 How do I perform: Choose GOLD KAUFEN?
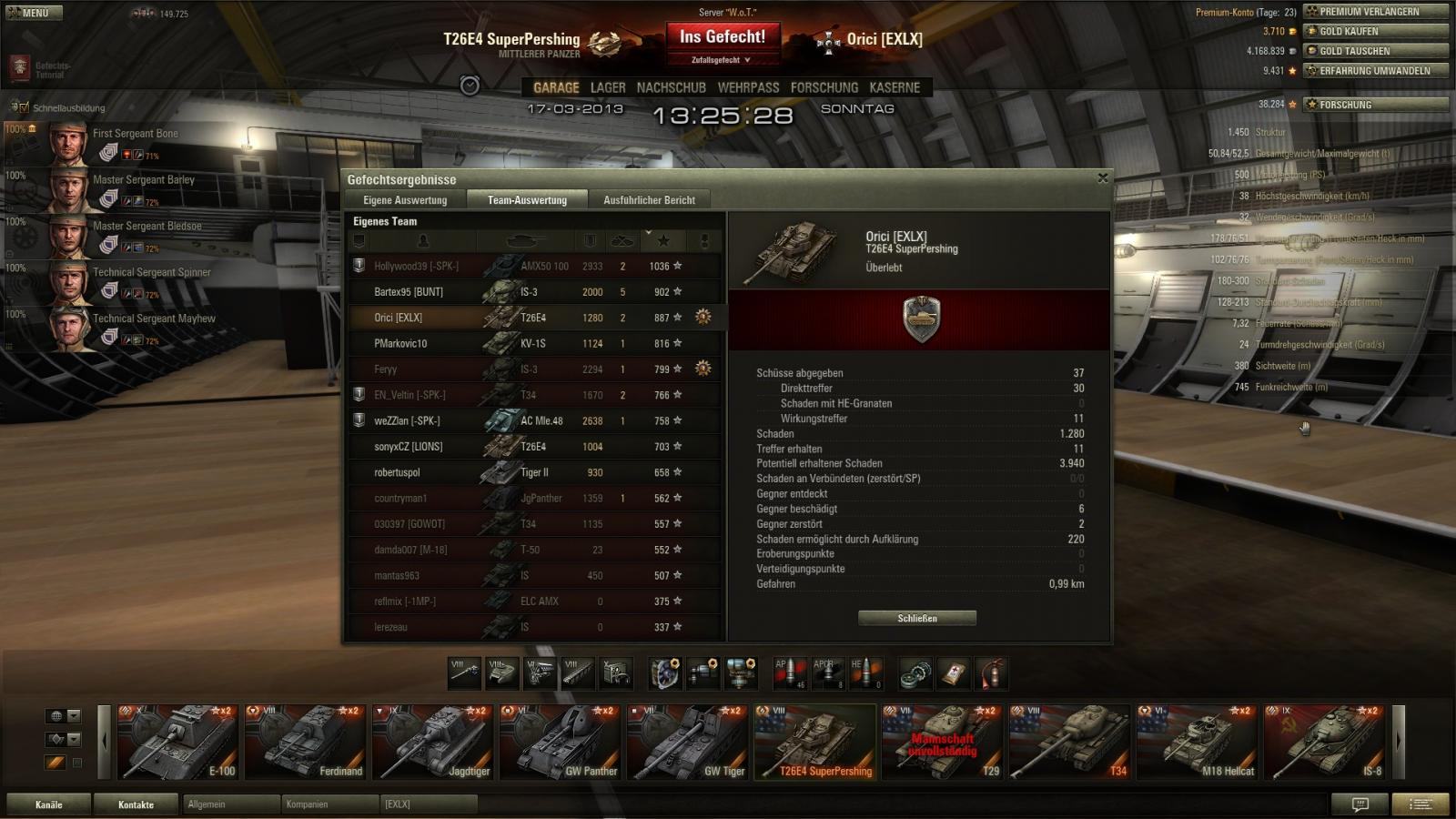click(1375, 31)
